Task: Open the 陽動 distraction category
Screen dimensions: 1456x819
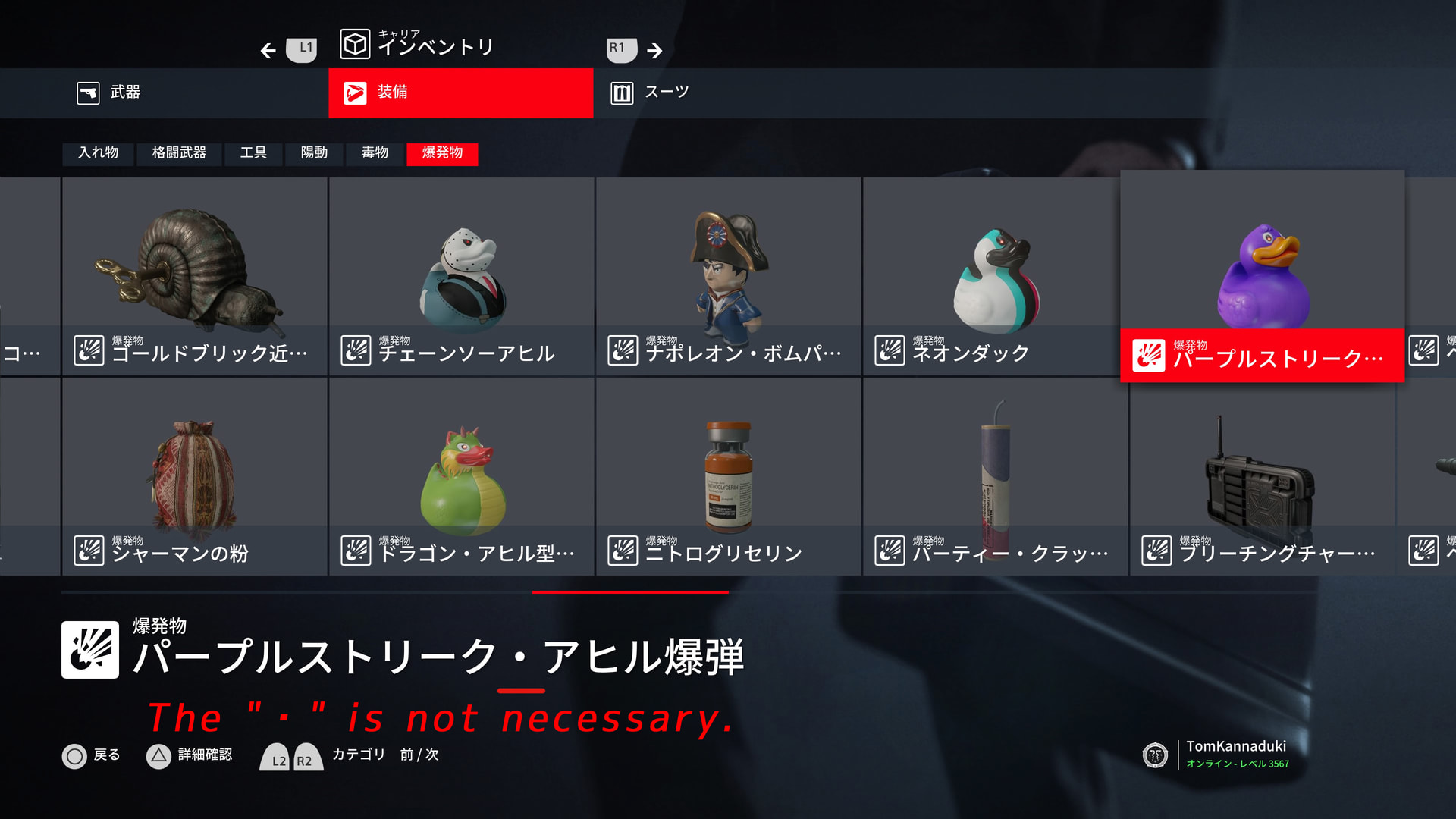Action: pos(314,153)
